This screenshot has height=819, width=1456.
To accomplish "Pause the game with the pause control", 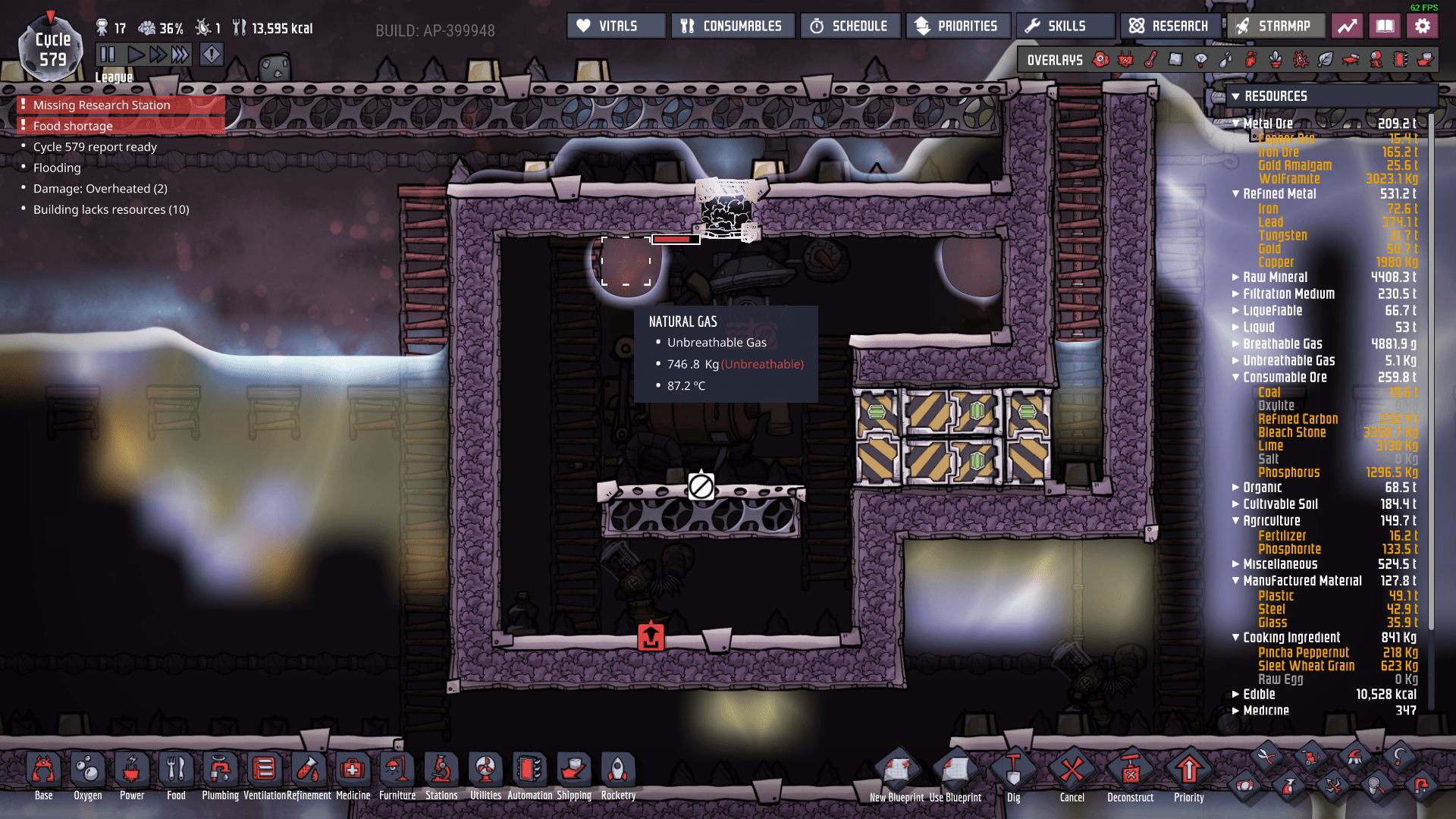I will (x=108, y=53).
